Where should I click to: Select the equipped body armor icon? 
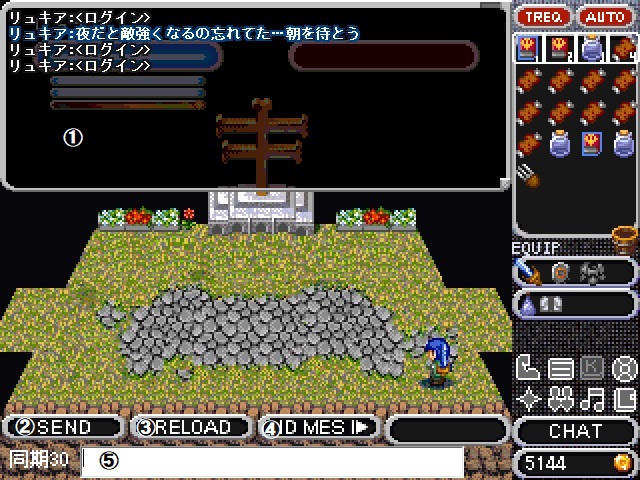592,271
